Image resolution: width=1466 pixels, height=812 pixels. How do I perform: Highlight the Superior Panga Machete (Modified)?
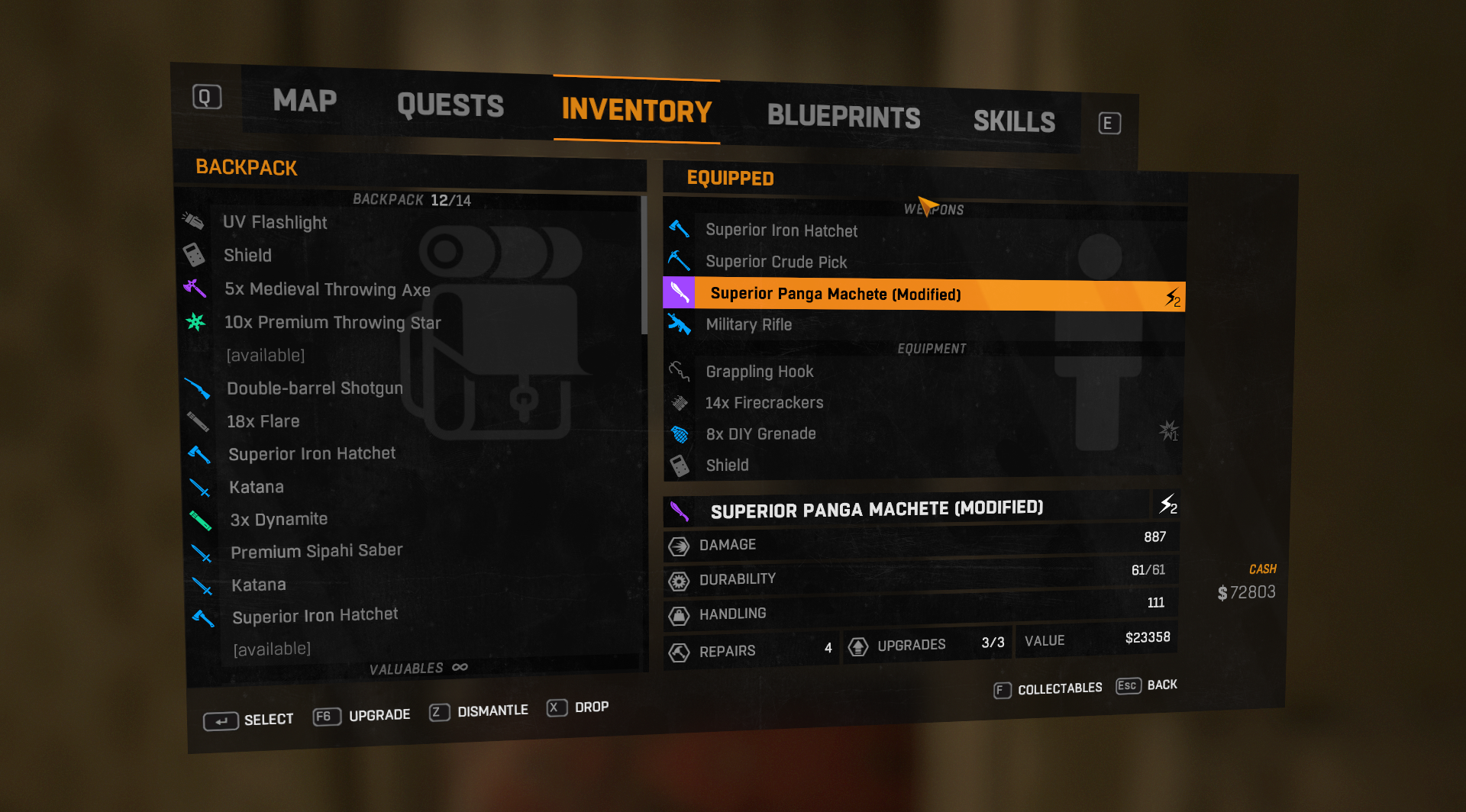point(835,294)
